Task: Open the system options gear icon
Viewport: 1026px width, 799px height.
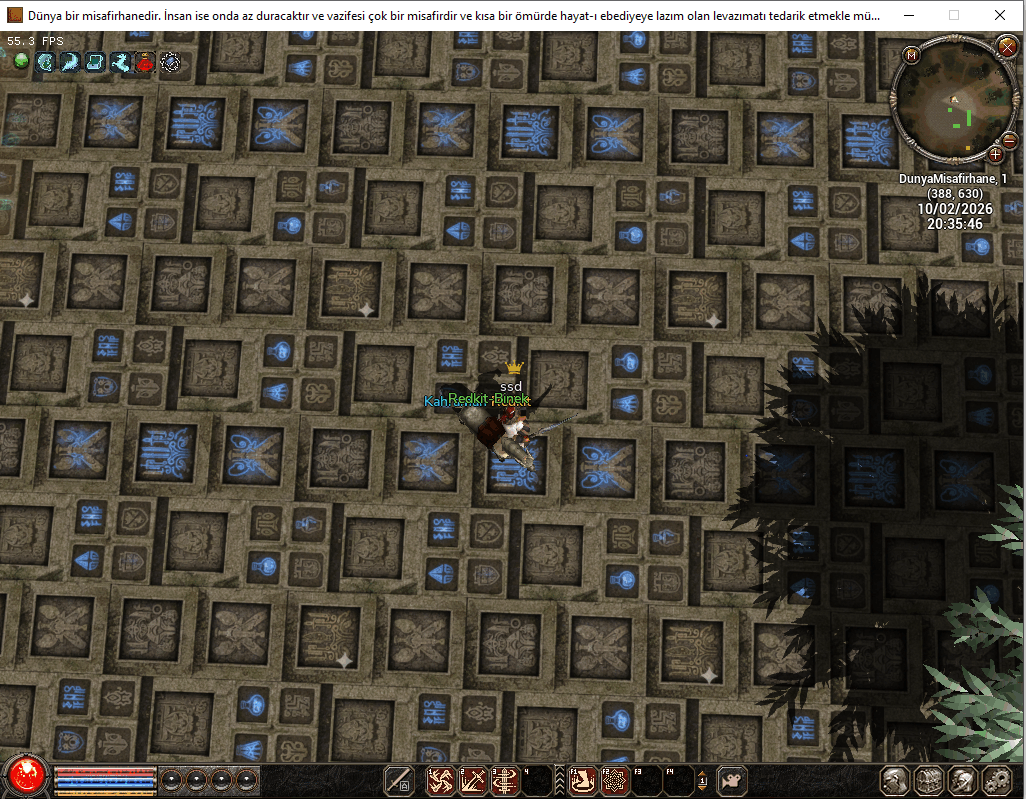Action: (x=996, y=780)
